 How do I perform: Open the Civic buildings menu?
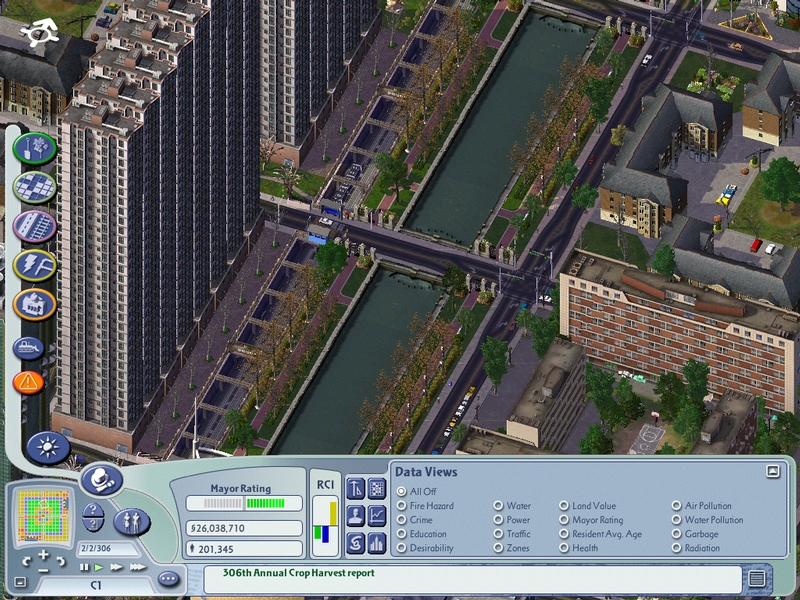(35, 303)
